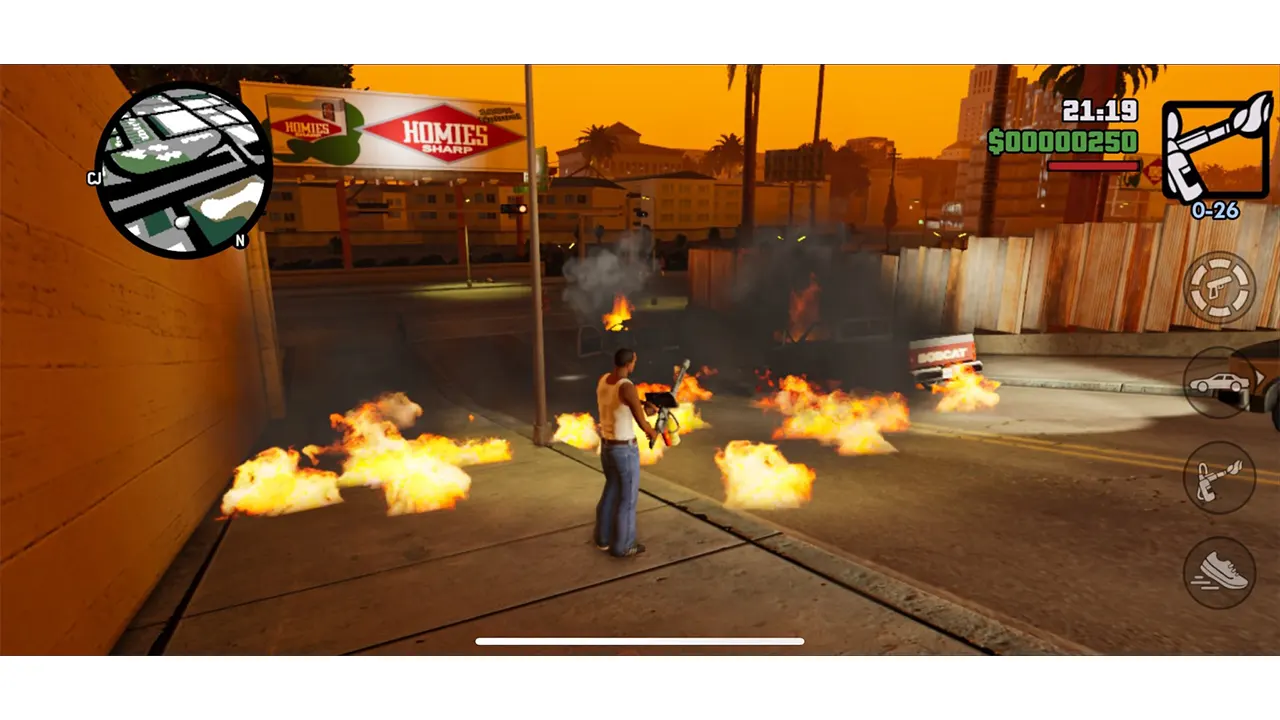Tap the circular radar minimap
1280x720 pixels.
pyautogui.click(x=184, y=171)
